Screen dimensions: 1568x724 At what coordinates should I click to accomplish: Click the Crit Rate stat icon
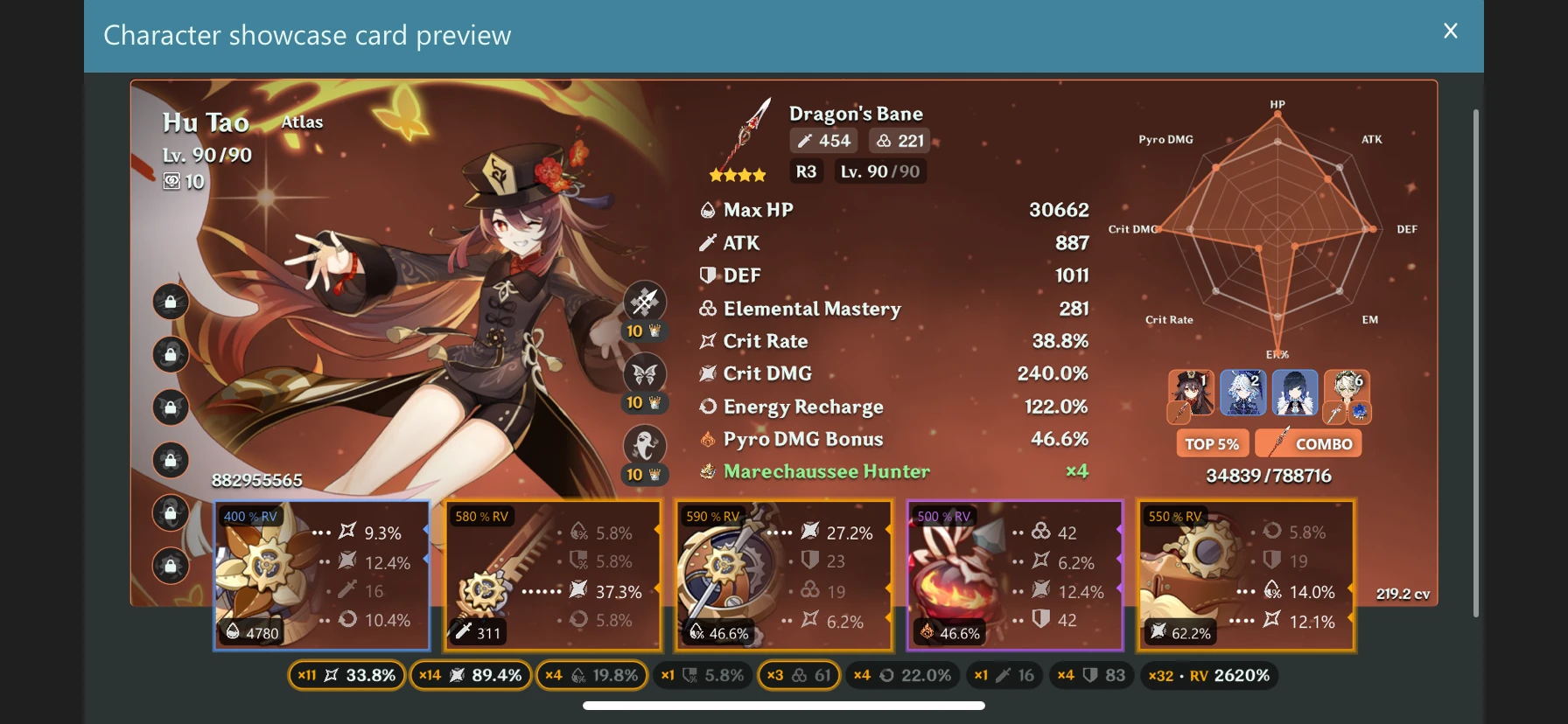pos(708,341)
